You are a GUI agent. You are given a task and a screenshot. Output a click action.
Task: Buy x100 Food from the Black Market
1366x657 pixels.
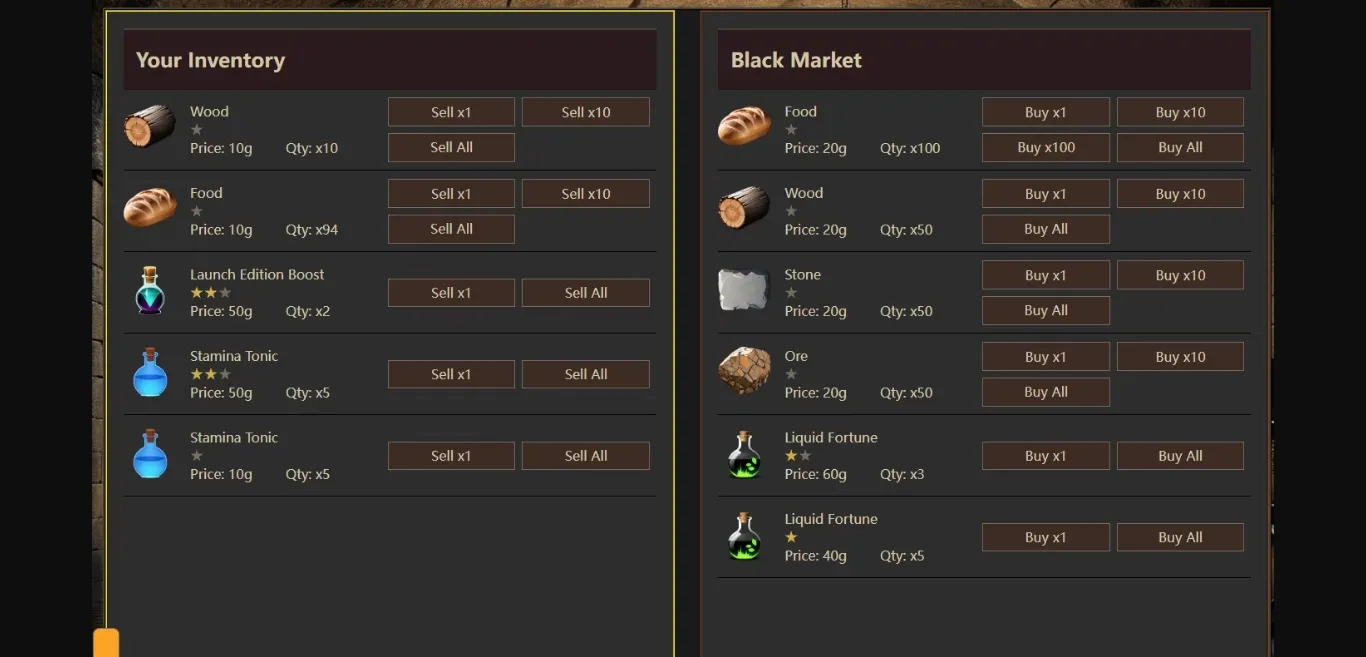pyautogui.click(x=1045, y=147)
